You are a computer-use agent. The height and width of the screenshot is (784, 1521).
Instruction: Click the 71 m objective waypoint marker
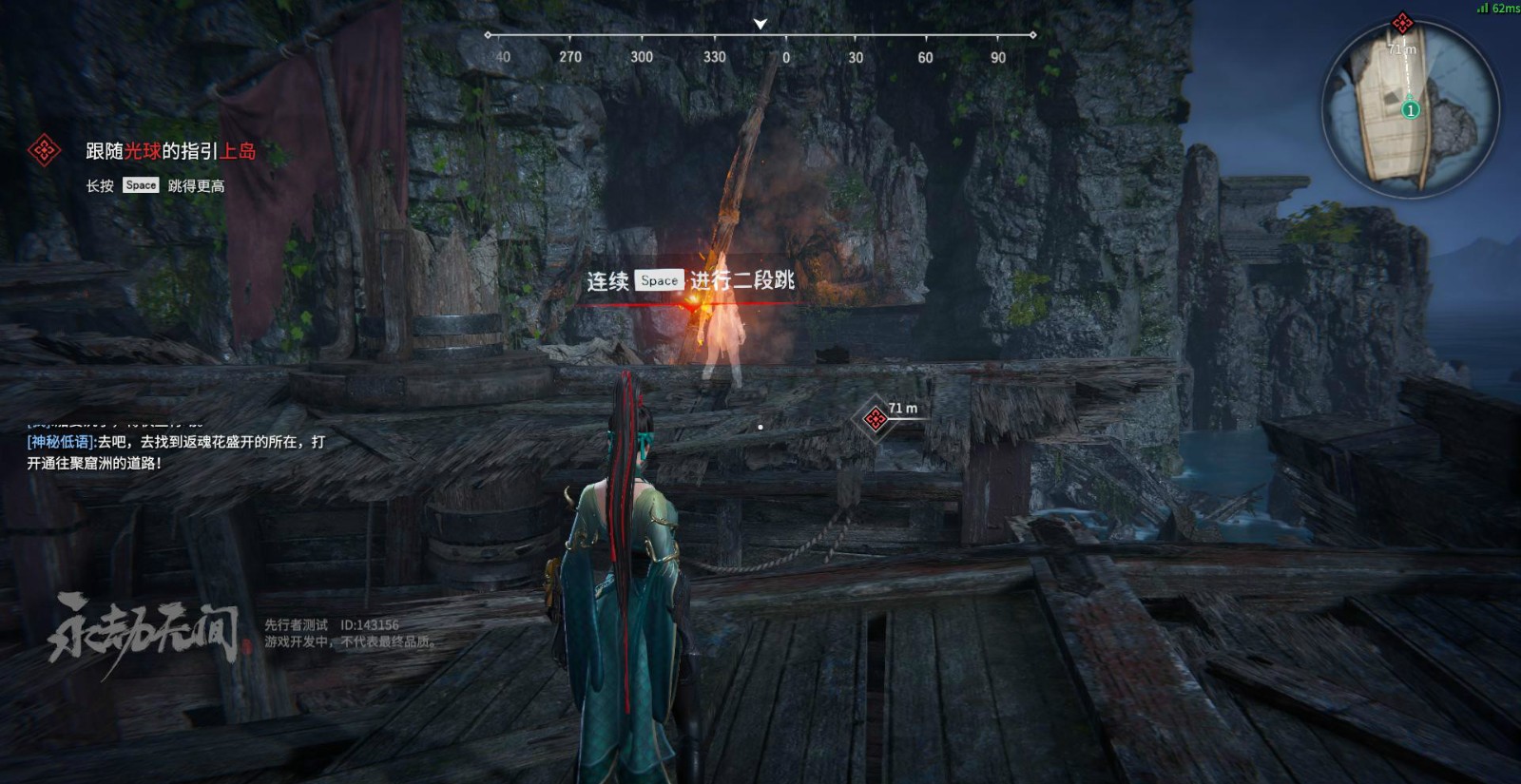point(875,418)
